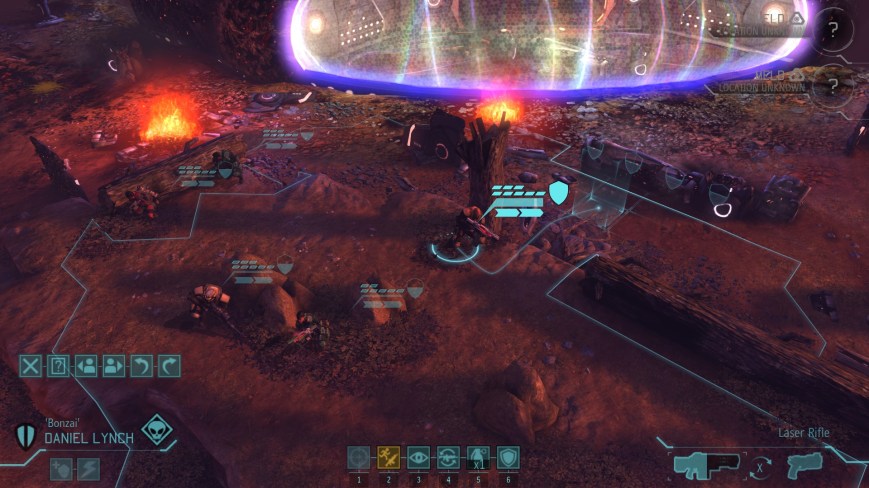Switch to the next soldier
The width and height of the screenshot is (869, 488).
click(x=113, y=365)
